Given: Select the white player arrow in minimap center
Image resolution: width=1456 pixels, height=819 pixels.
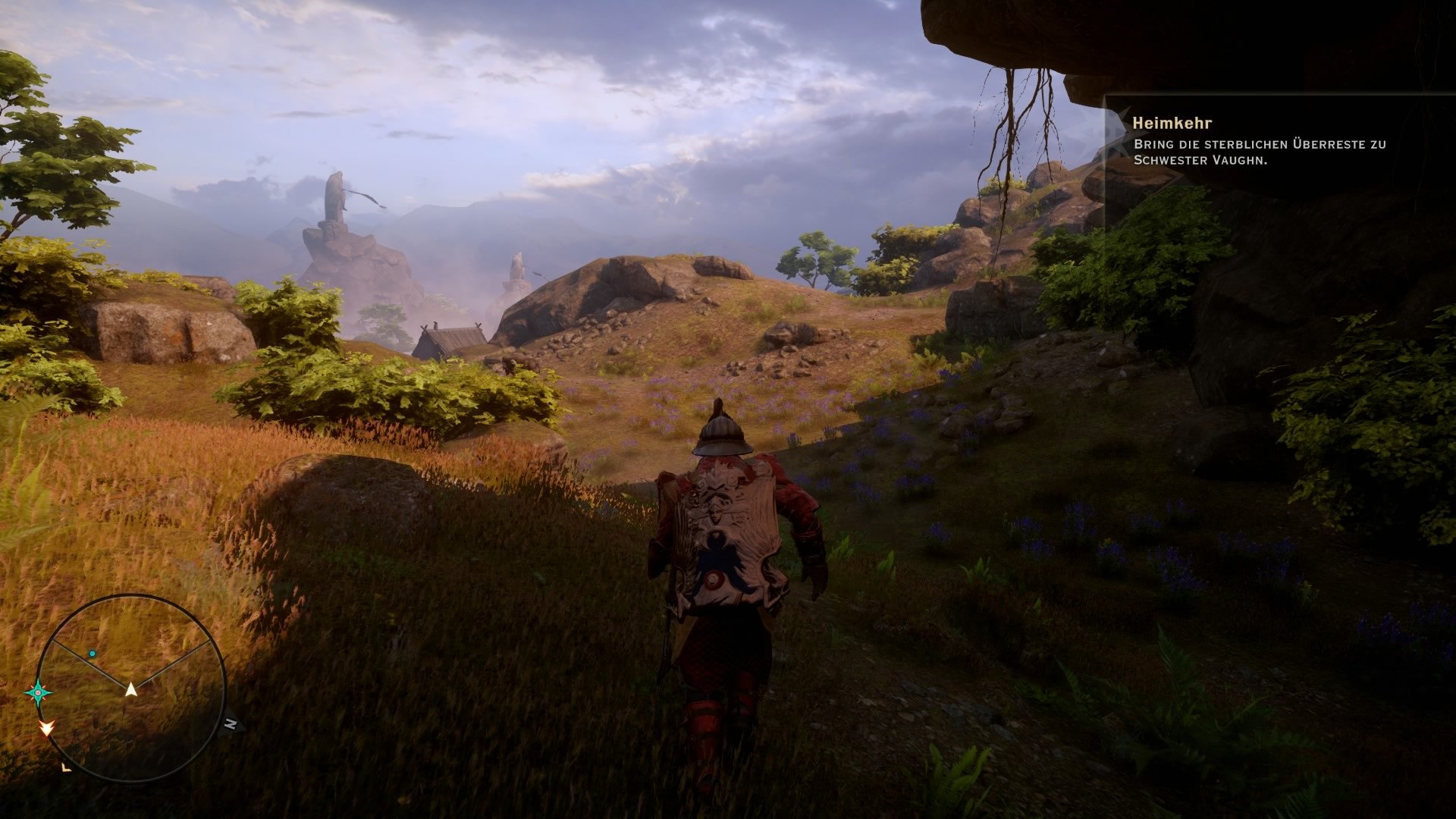Looking at the screenshot, I should (x=130, y=690).
